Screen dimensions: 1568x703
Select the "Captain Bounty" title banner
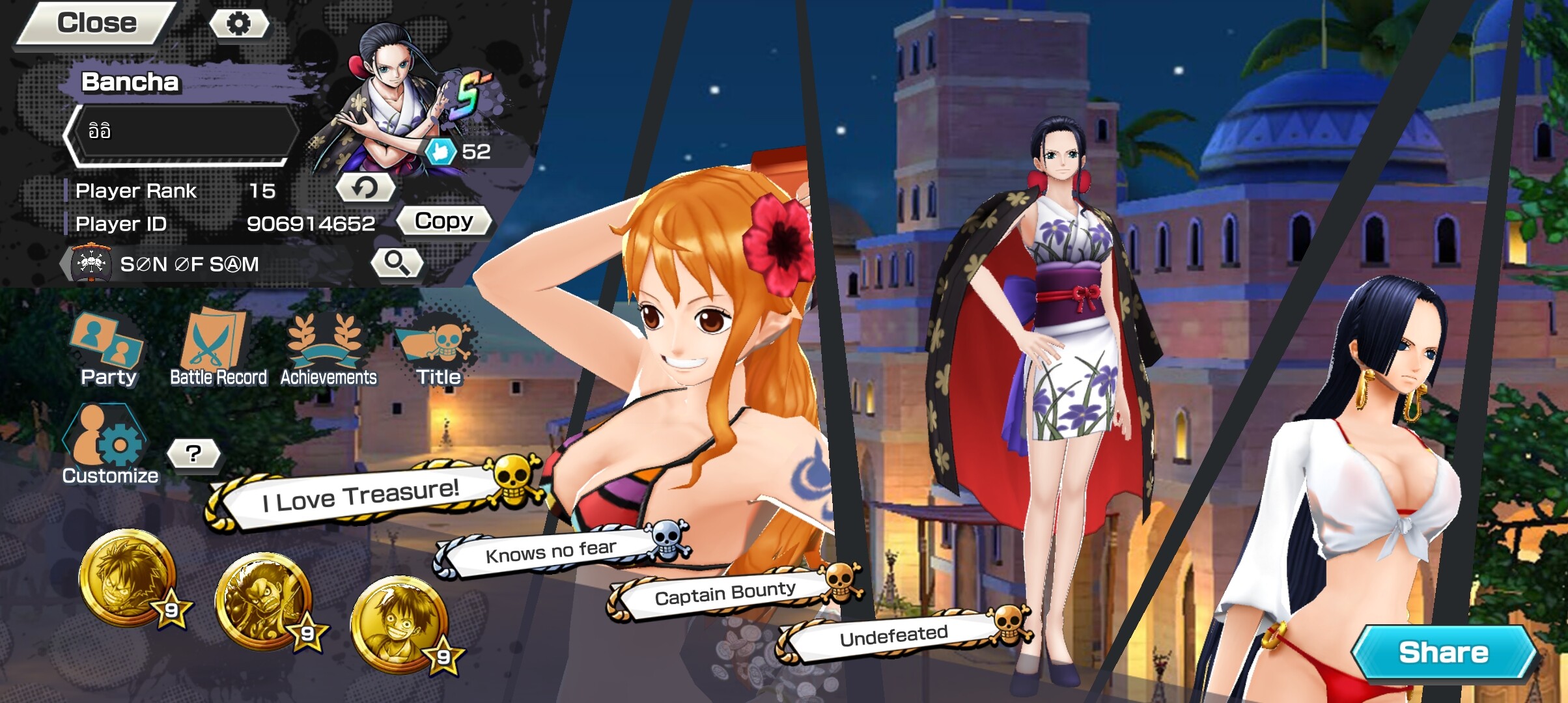click(725, 594)
